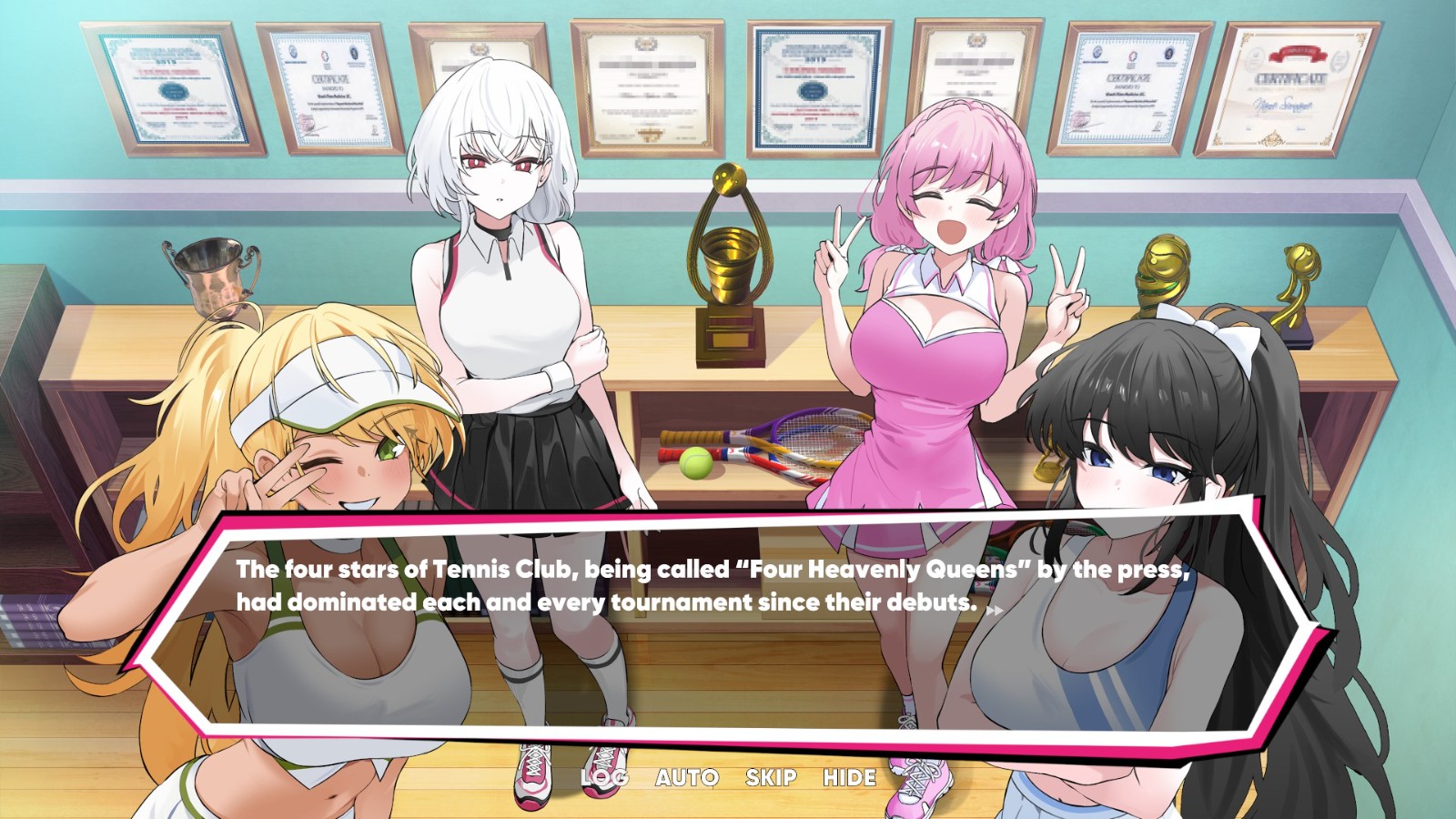The image size is (1456, 819).
Task: Hide the dialogue box with HIDE
Action: [x=850, y=778]
